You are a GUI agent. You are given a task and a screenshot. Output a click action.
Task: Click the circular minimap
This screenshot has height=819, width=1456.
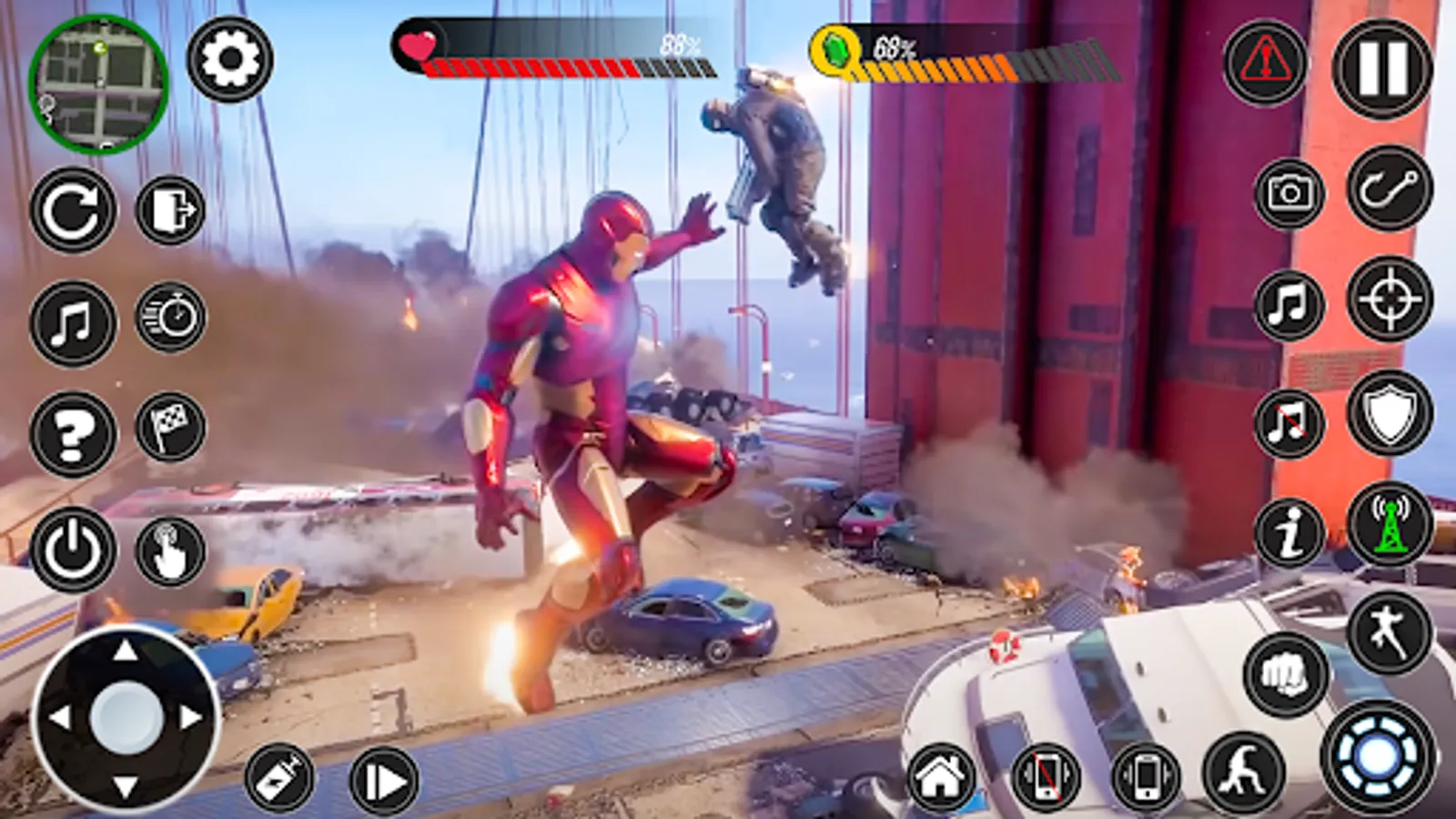coord(98,83)
